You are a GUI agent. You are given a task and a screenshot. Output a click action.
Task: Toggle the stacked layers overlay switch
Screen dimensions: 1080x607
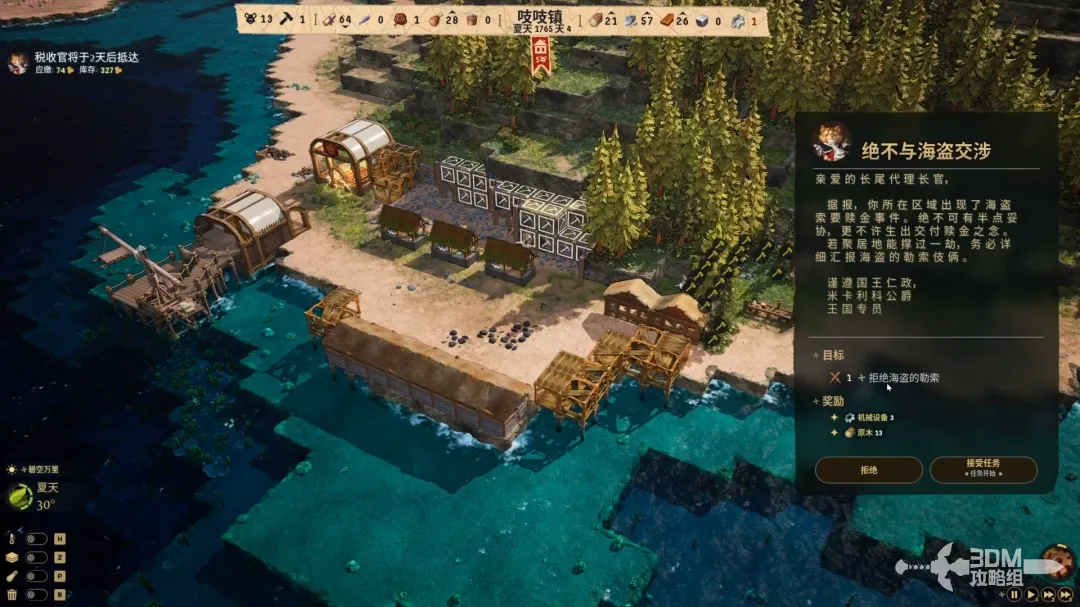click(x=37, y=558)
